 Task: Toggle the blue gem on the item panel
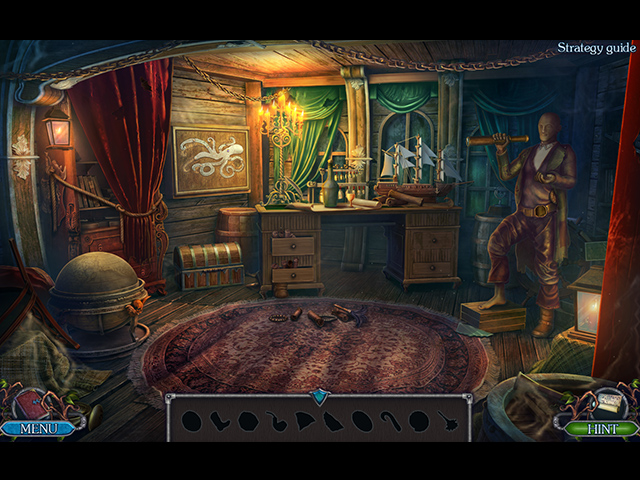coord(319,397)
